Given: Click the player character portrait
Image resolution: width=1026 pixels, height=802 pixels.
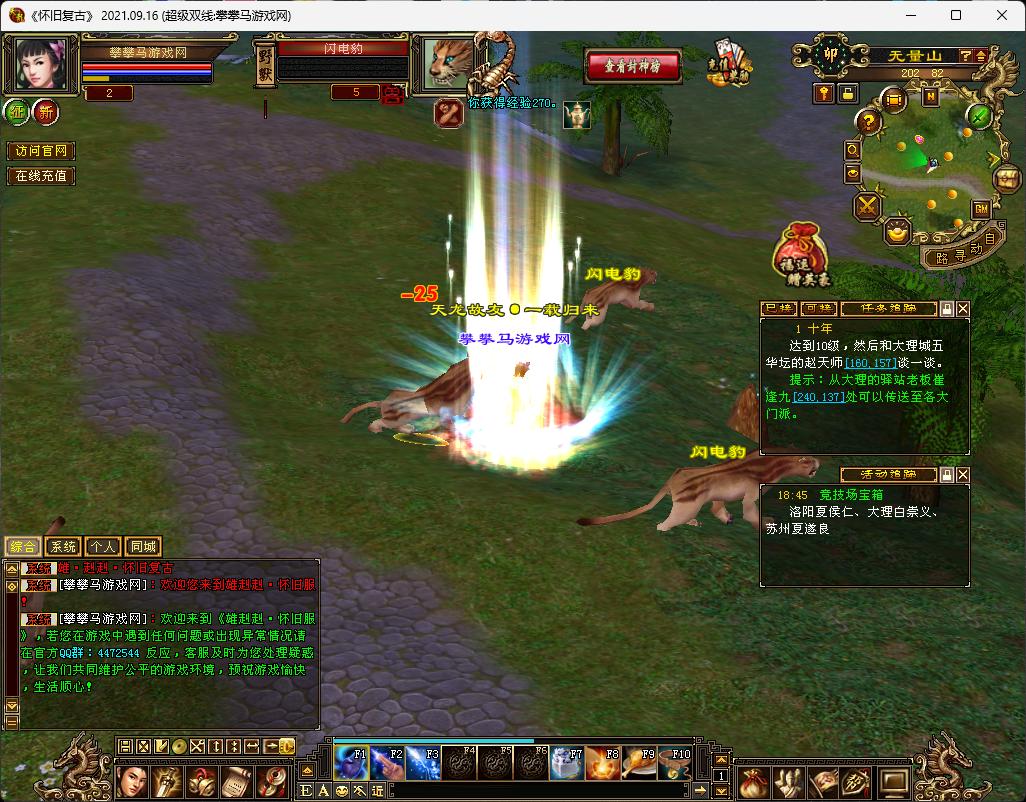Looking at the screenshot, I should pos(41,65).
